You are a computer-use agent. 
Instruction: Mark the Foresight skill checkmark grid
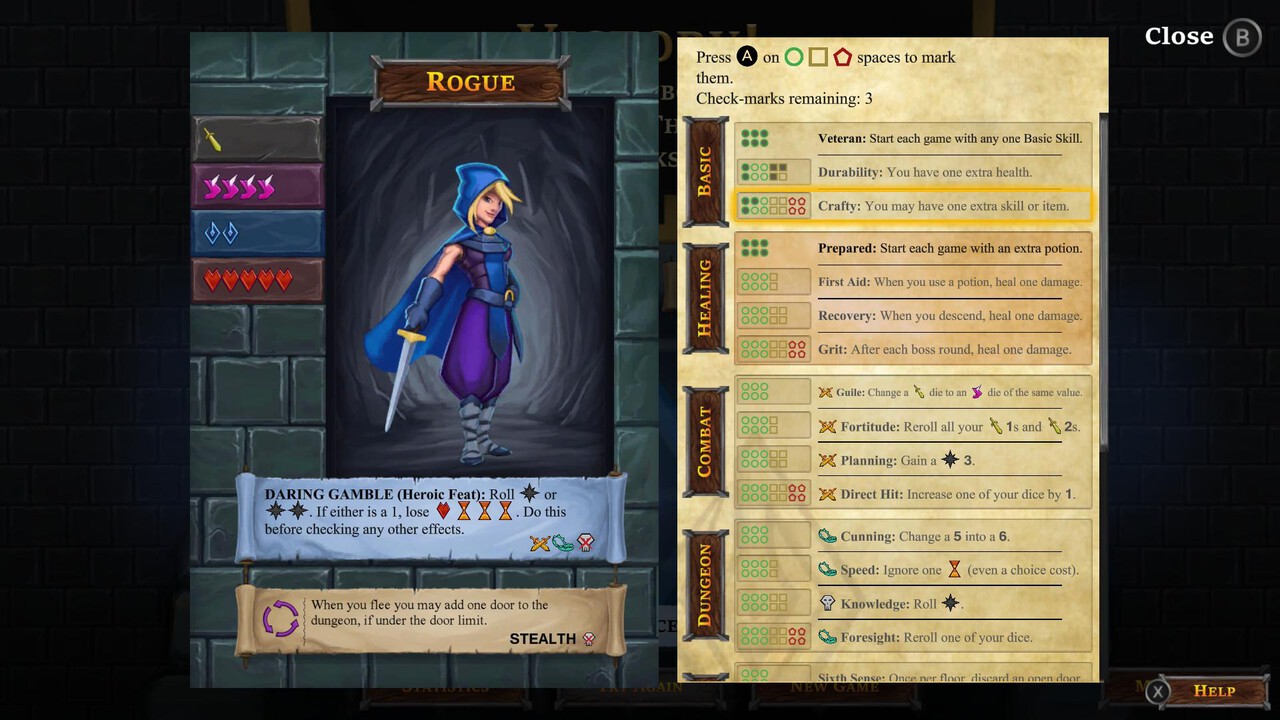(x=773, y=637)
